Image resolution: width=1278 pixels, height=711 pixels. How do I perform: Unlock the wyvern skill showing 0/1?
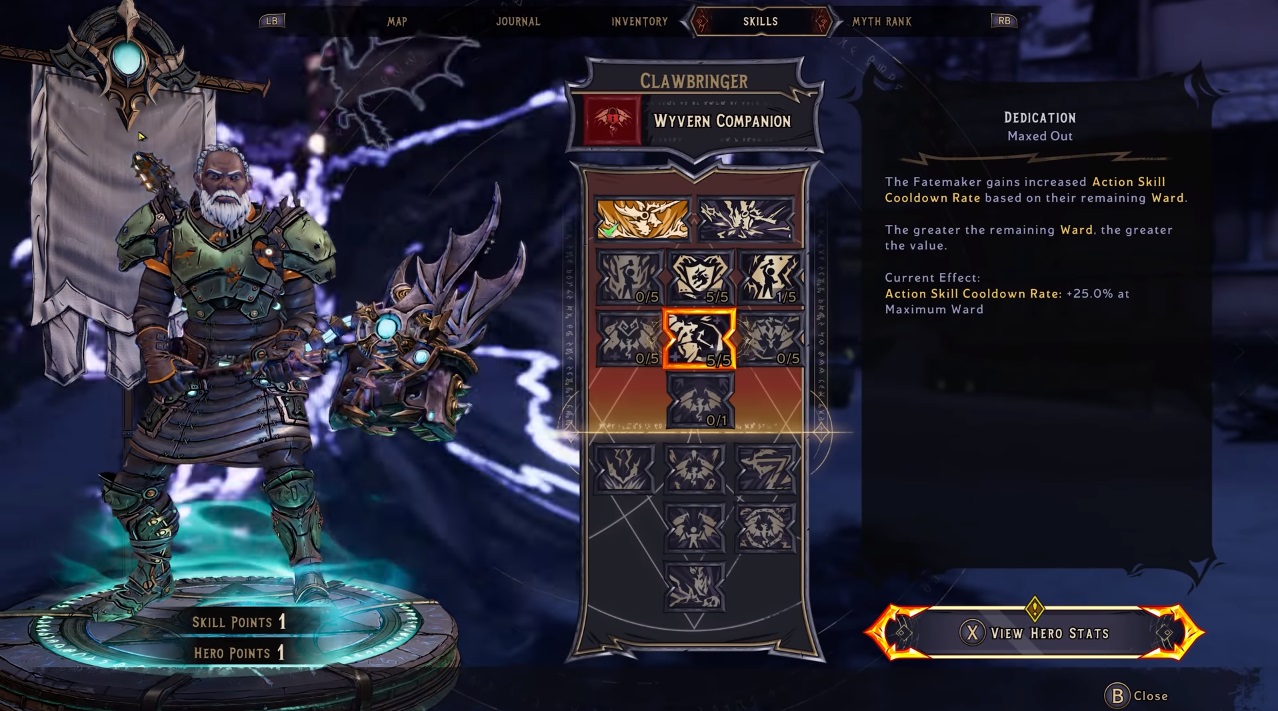pos(699,400)
